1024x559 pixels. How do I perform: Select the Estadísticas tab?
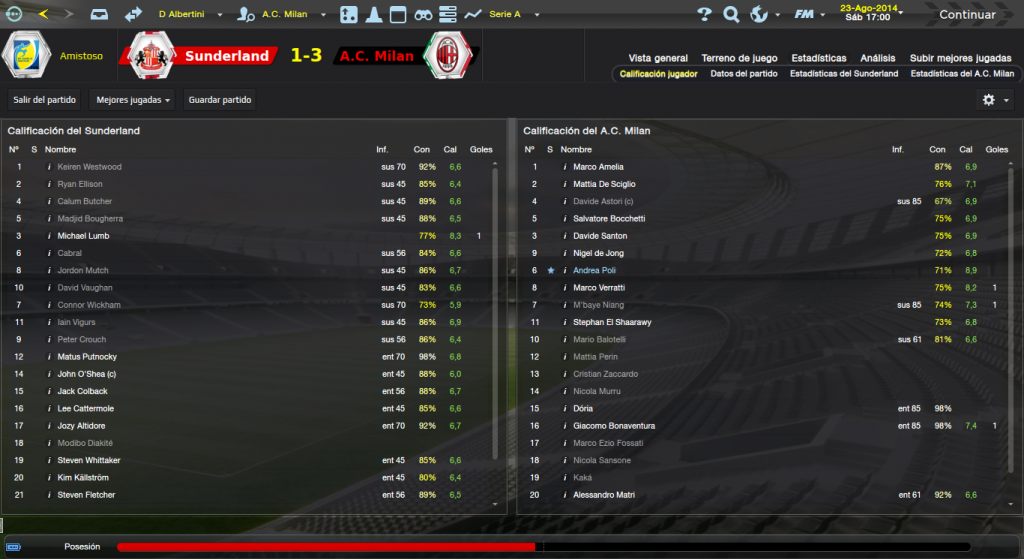click(x=819, y=58)
